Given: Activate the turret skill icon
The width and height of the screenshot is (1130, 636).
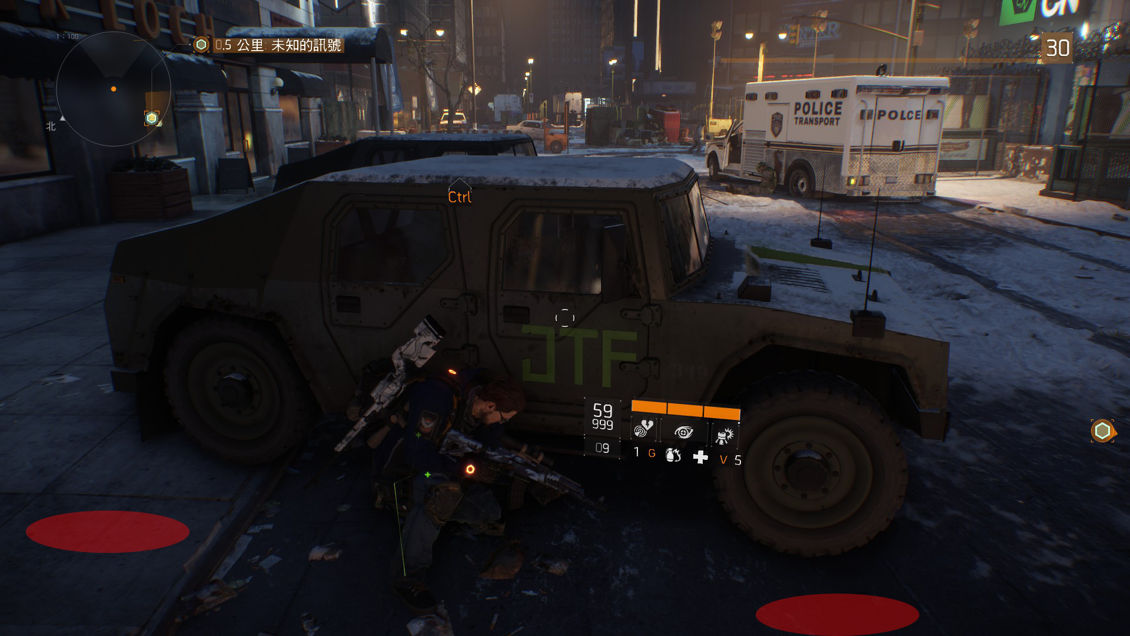Looking at the screenshot, I should tap(723, 433).
